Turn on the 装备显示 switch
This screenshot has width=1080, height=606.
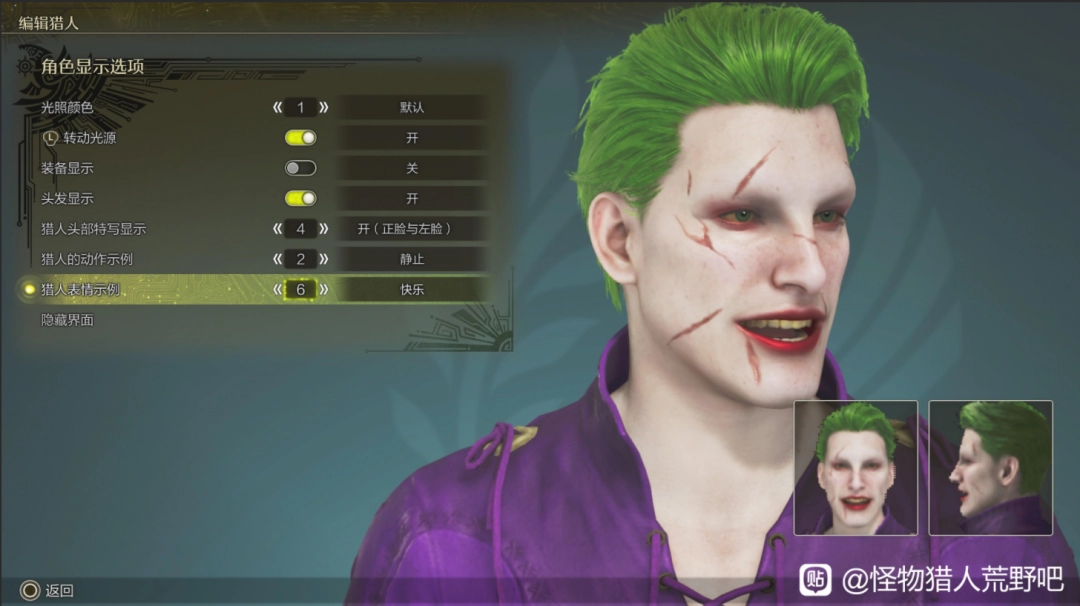click(x=301, y=168)
